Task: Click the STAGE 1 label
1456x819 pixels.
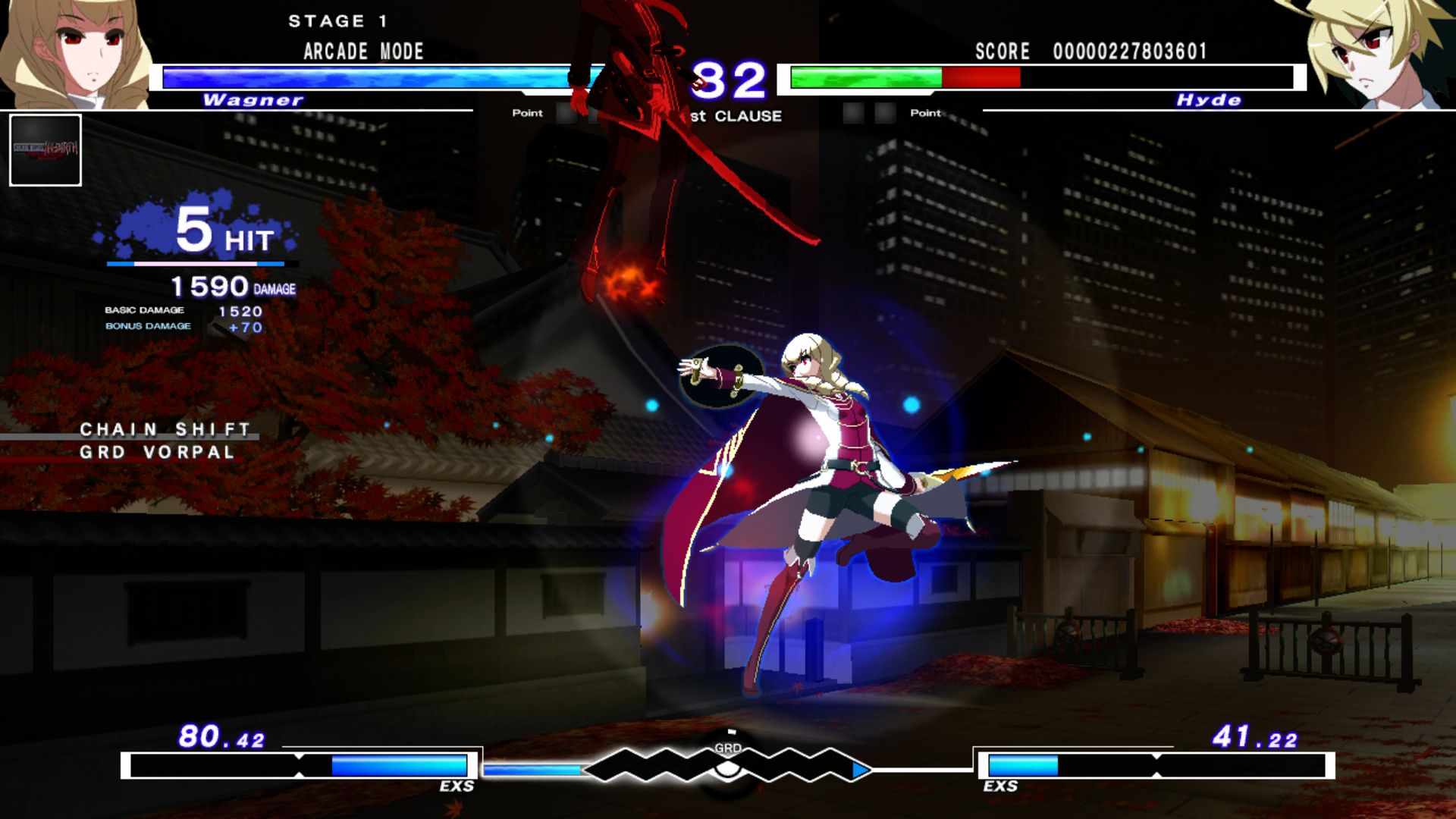Action: [x=339, y=20]
